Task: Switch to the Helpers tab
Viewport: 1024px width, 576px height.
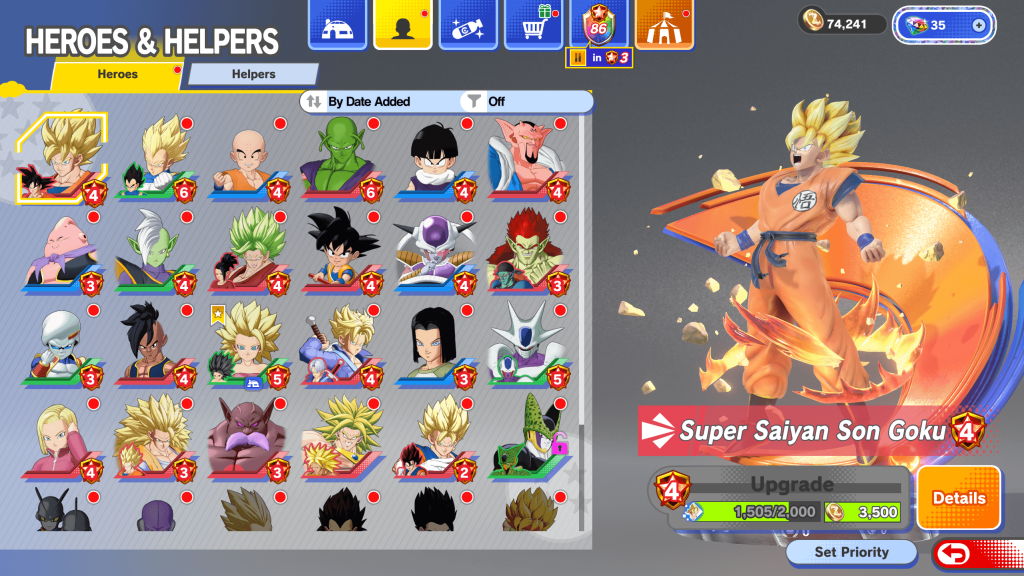Action: pyautogui.click(x=253, y=74)
